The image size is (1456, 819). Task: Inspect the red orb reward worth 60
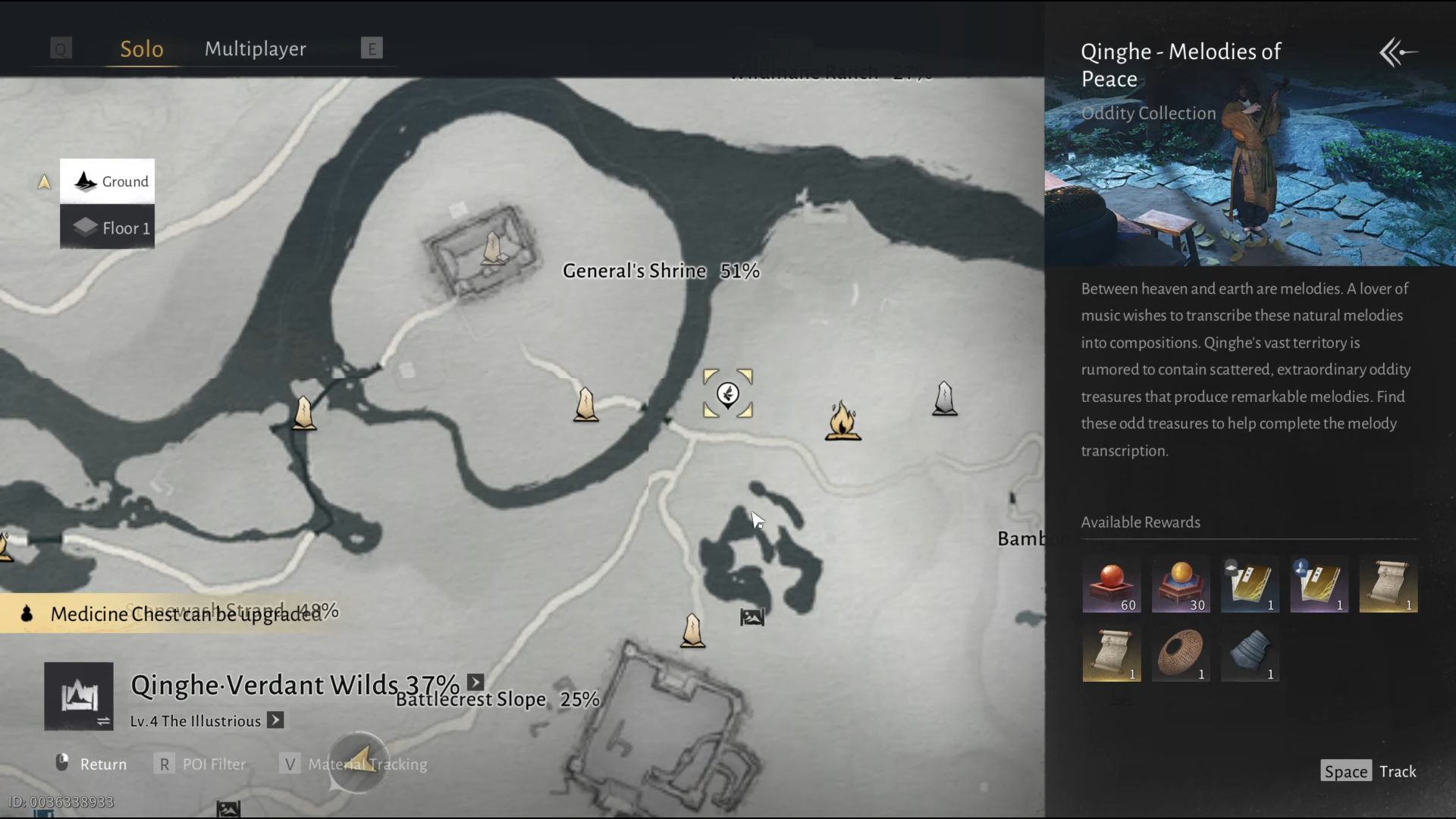1111,585
